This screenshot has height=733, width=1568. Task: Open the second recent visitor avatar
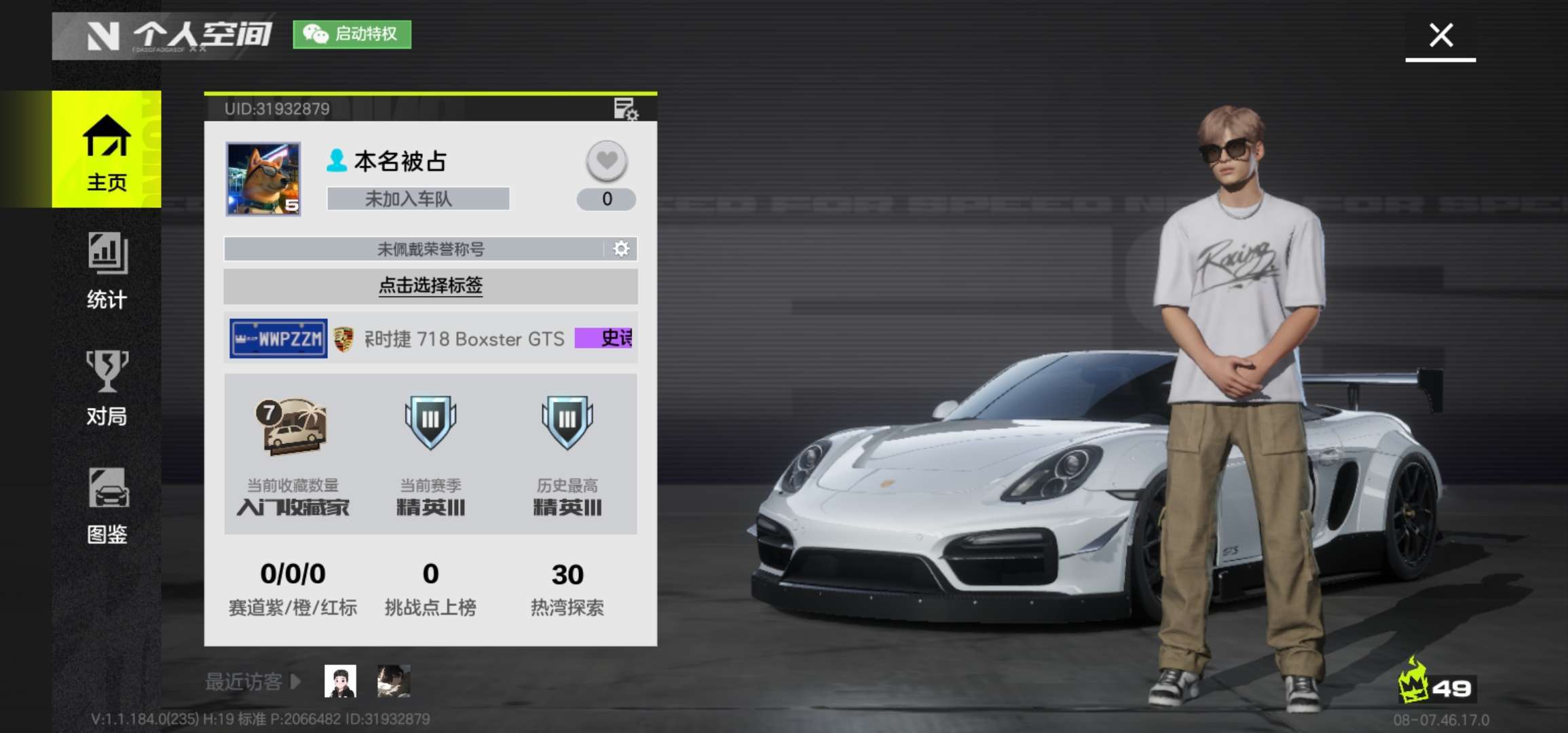pos(394,681)
